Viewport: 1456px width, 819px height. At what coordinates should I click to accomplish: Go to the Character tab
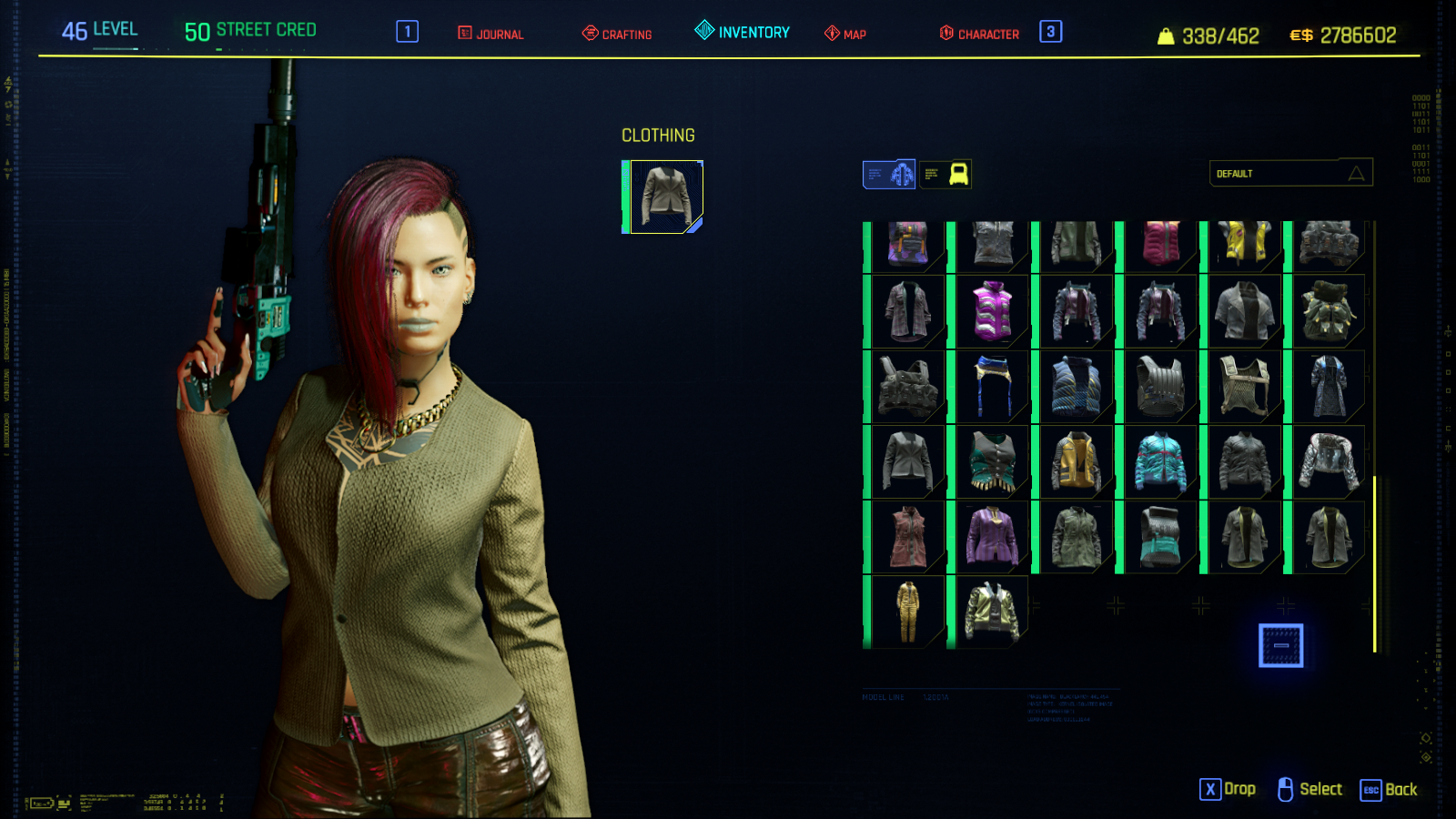(x=979, y=34)
